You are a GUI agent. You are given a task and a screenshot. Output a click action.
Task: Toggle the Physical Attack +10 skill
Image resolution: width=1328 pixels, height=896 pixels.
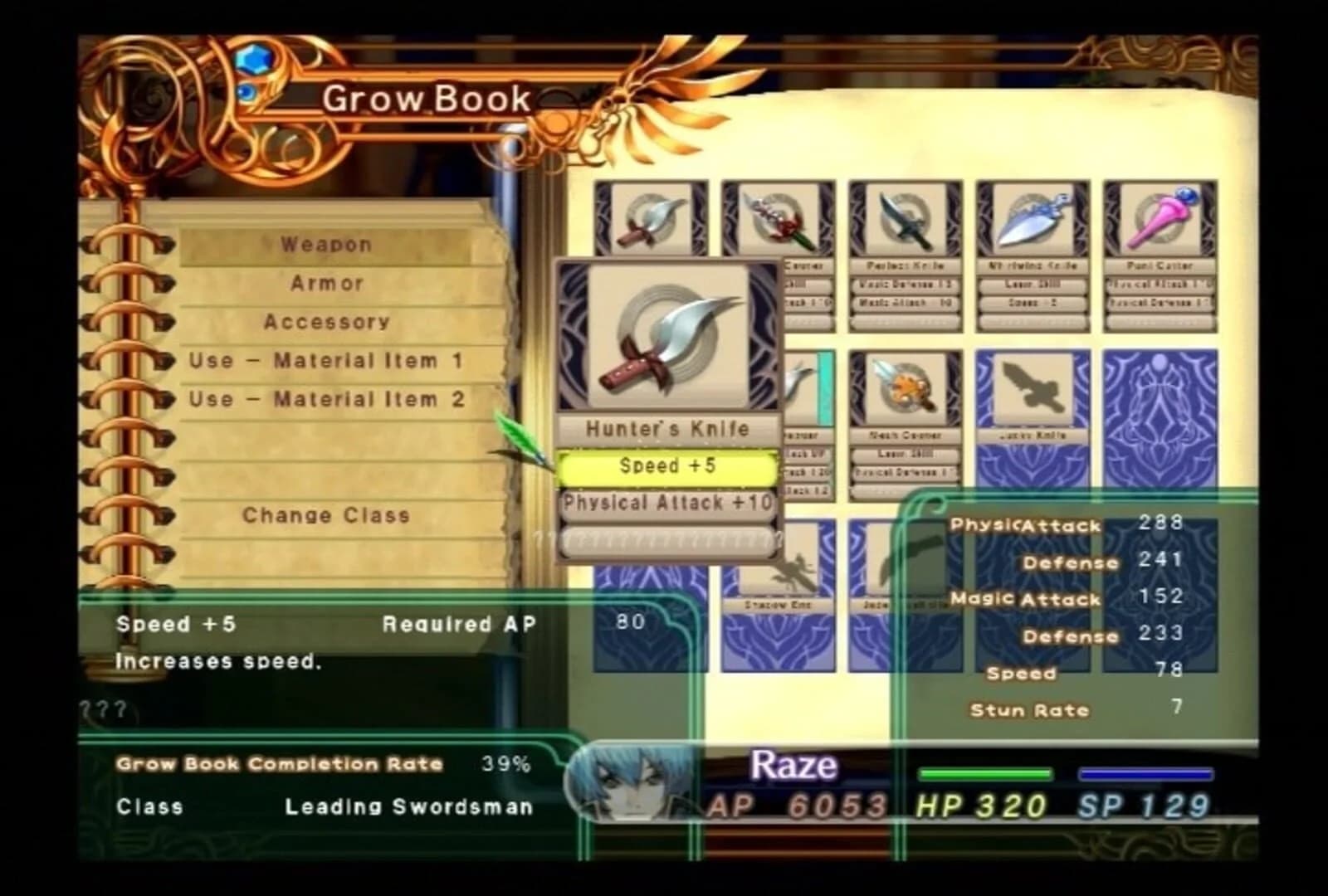668,503
